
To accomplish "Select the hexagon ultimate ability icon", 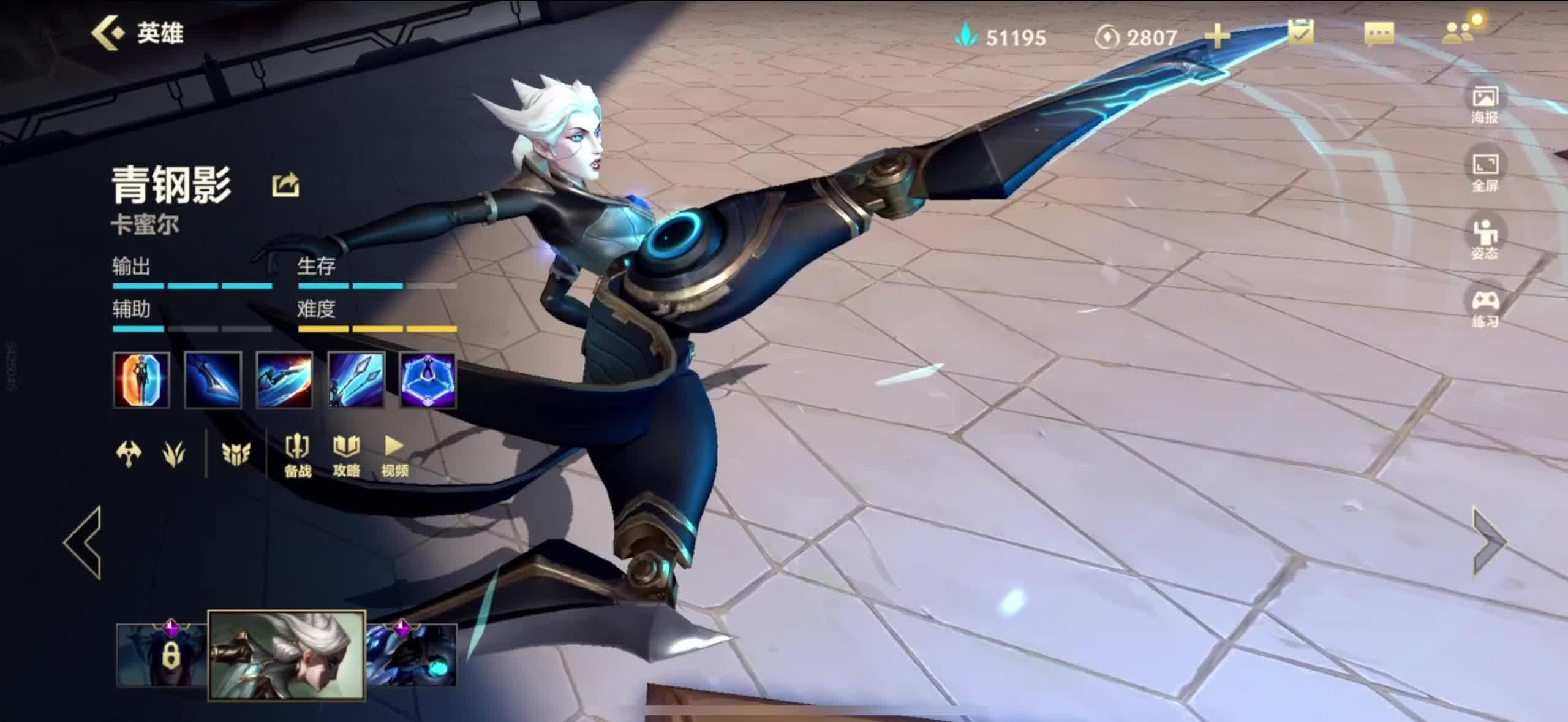I will [428, 380].
